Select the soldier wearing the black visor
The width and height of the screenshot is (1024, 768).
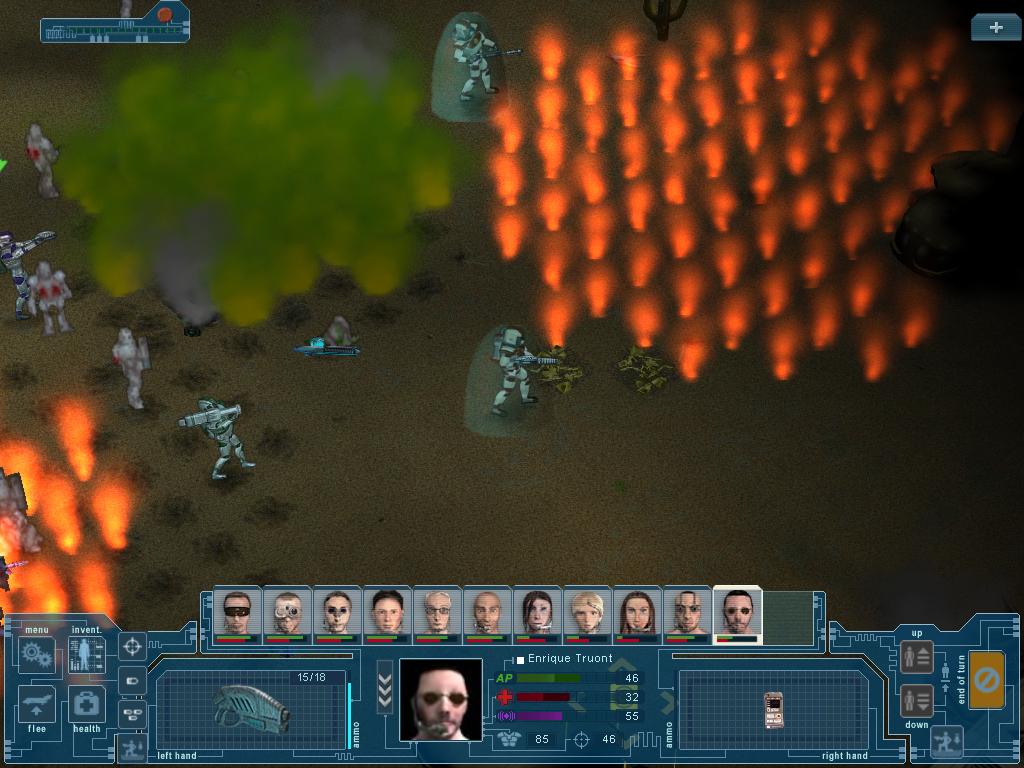pyautogui.click(x=237, y=612)
